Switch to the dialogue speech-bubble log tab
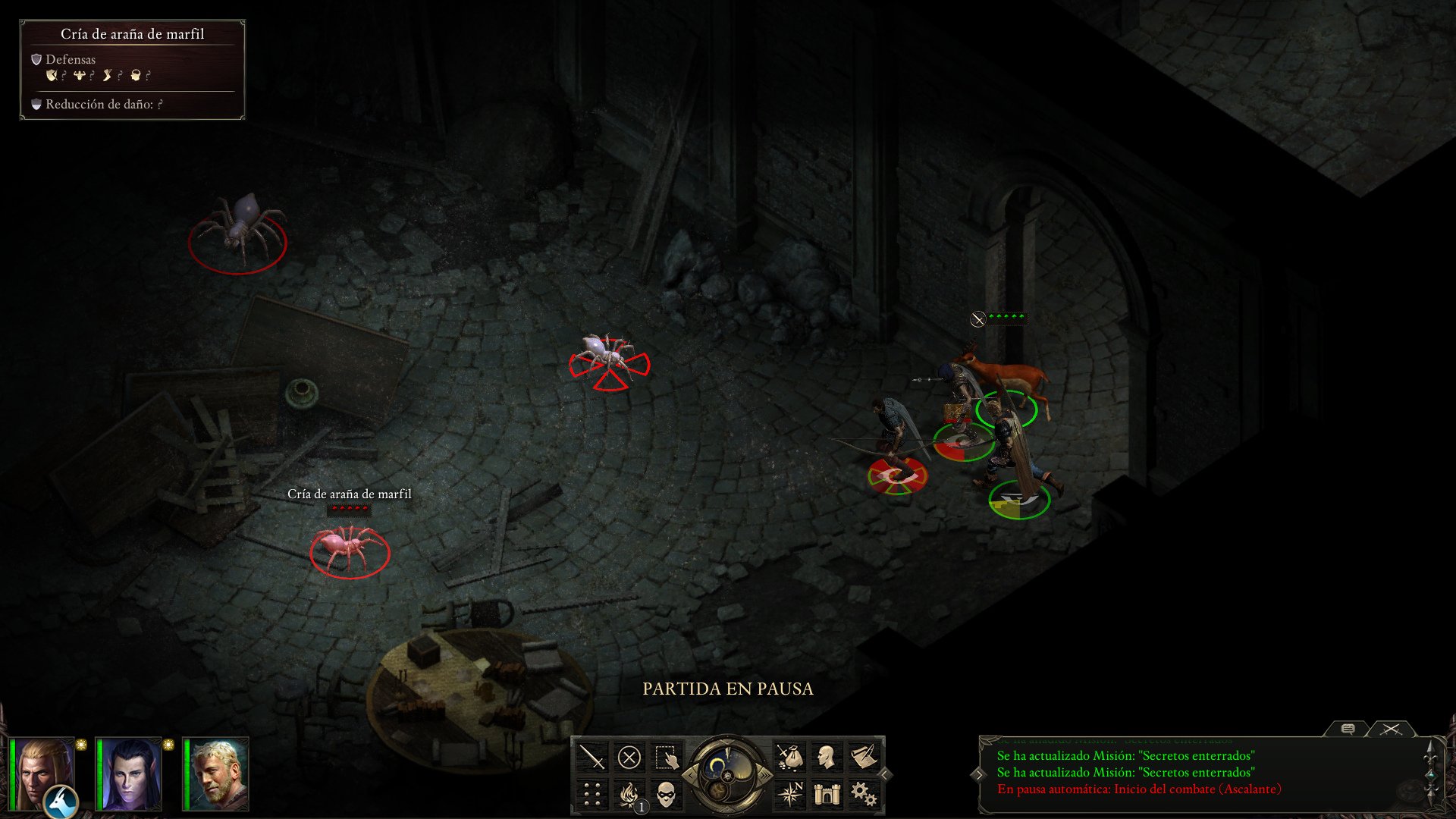1456x819 pixels. [x=1348, y=730]
